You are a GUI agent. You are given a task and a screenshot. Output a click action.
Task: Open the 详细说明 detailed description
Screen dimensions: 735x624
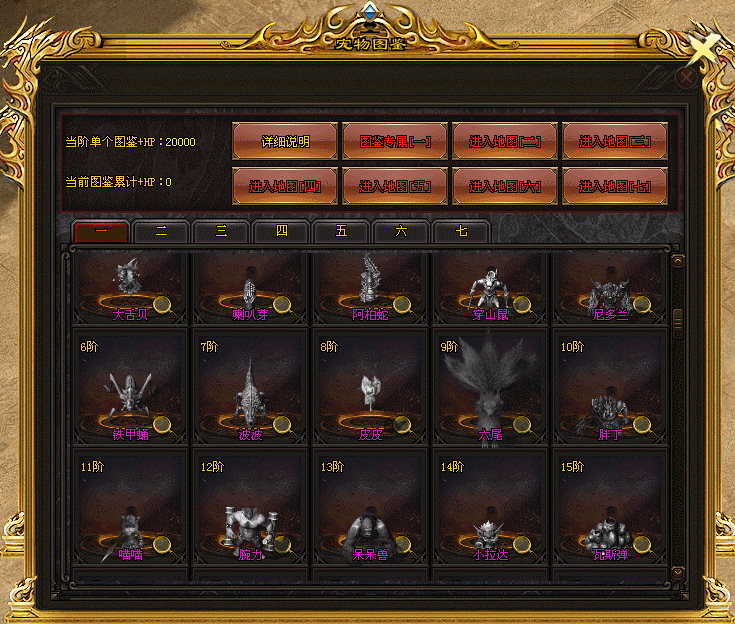click(285, 141)
